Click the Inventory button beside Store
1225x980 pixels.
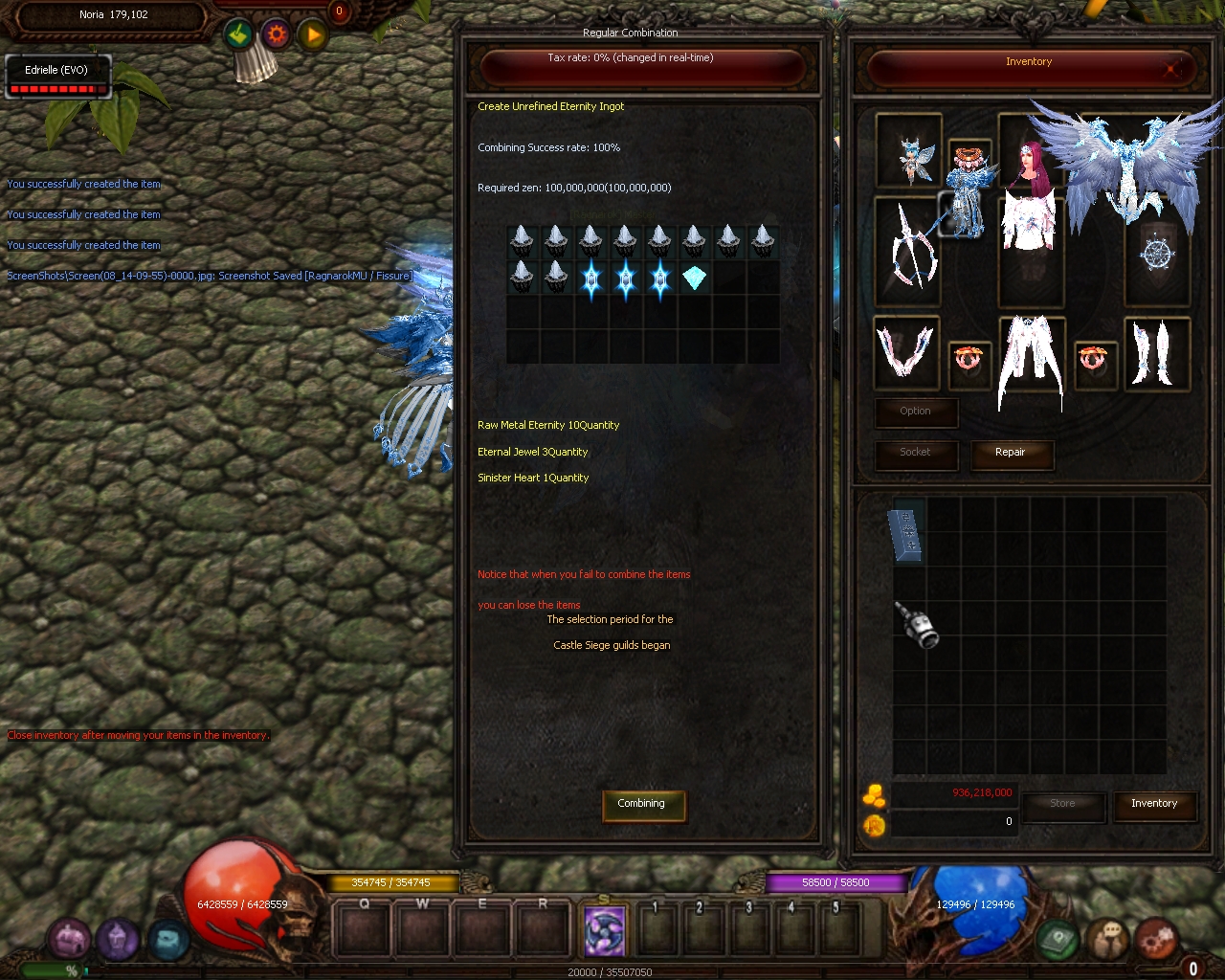pyautogui.click(x=1153, y=804)
